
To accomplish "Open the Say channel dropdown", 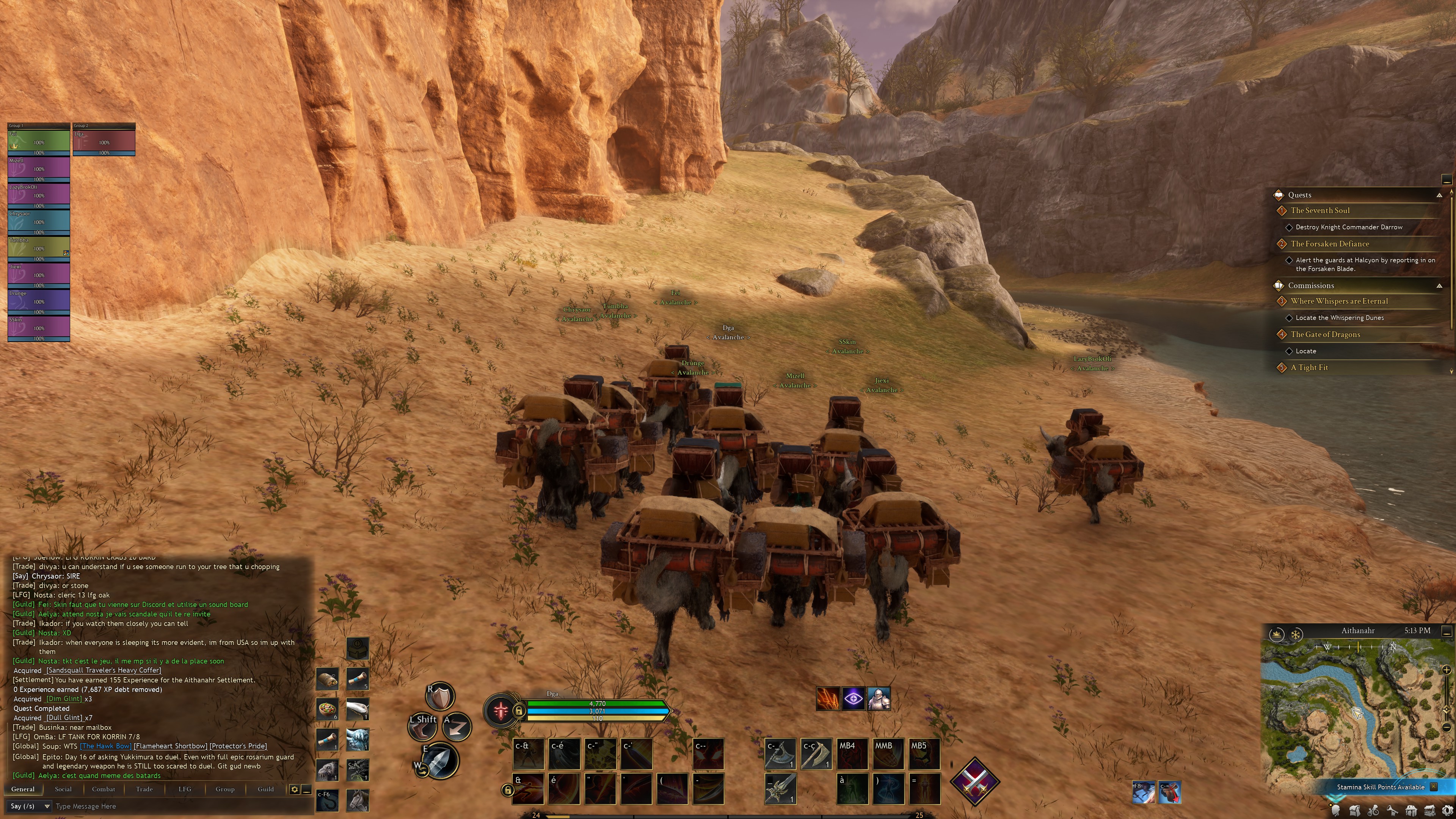I will 30,806.
